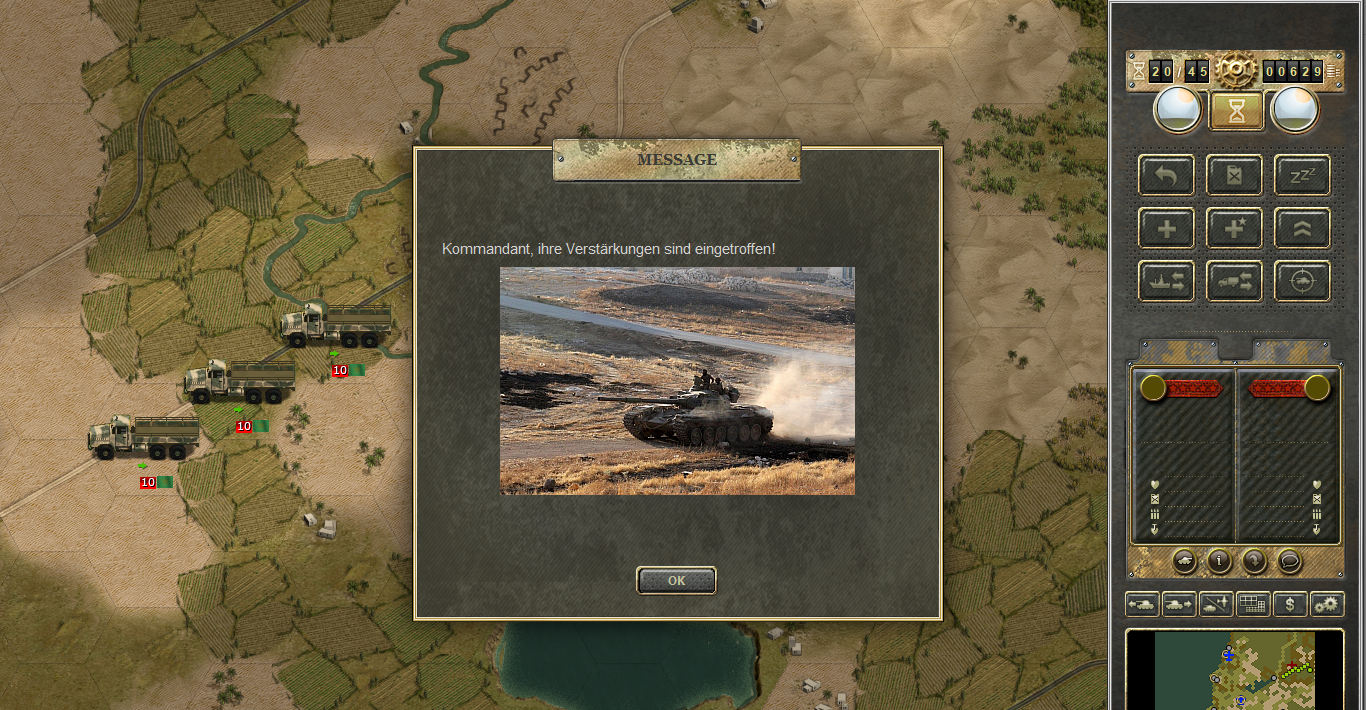Open game options via the gears button
Image resolution: width=1366 pixels, height=710 pixels.
coord(1327,604)
